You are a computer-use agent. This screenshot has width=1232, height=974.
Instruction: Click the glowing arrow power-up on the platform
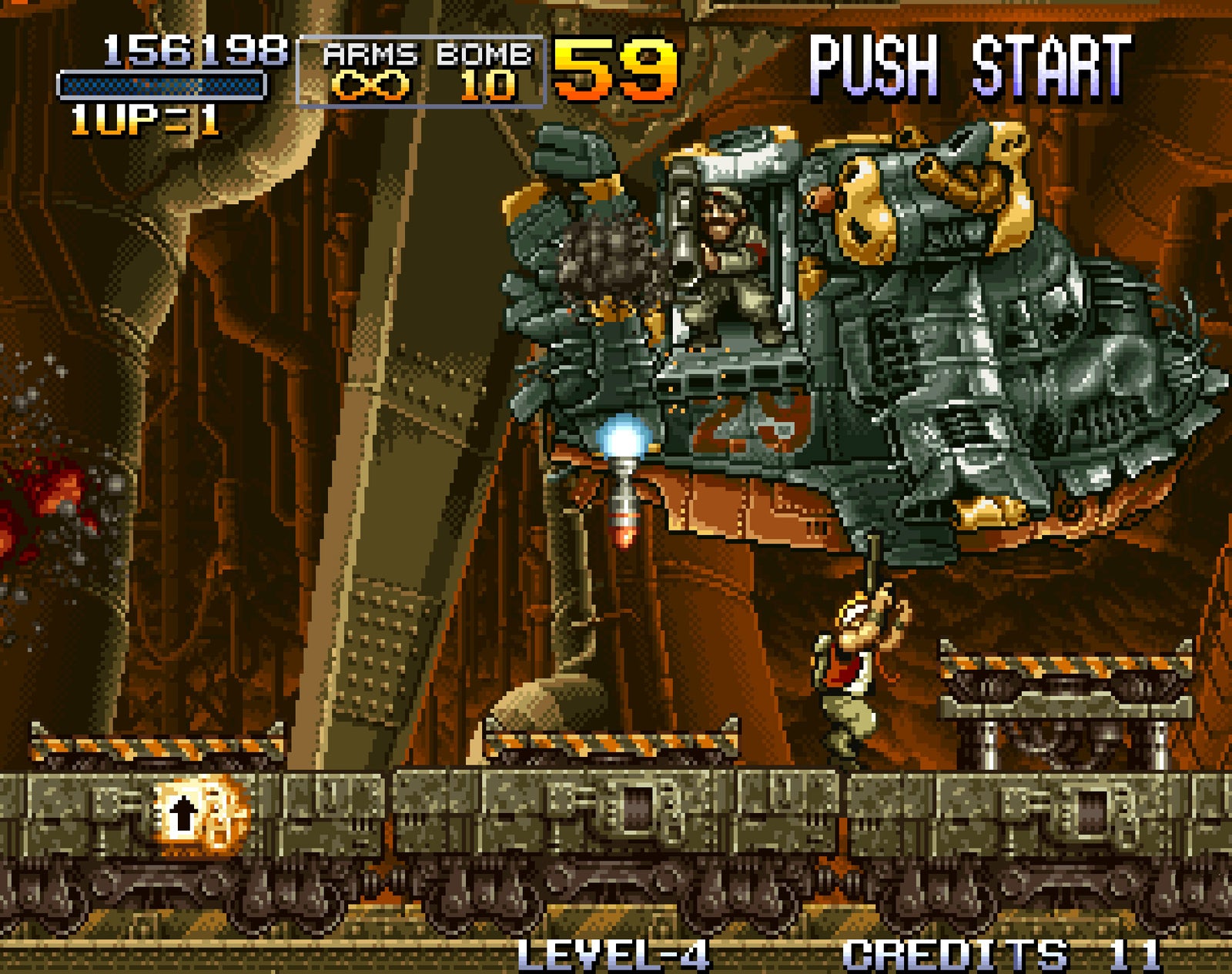[x=185, y=814]
